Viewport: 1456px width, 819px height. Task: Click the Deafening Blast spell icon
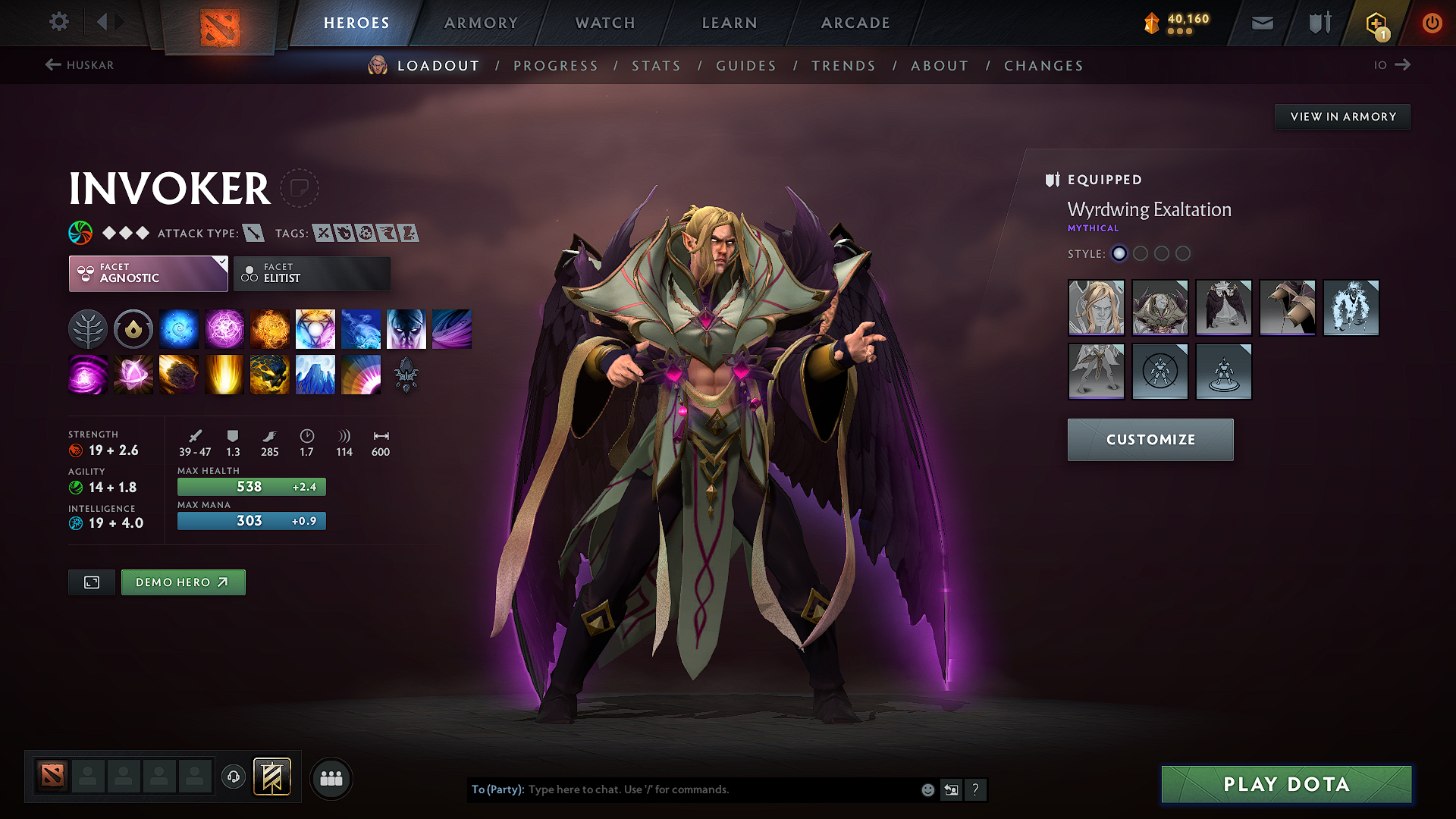361,374
